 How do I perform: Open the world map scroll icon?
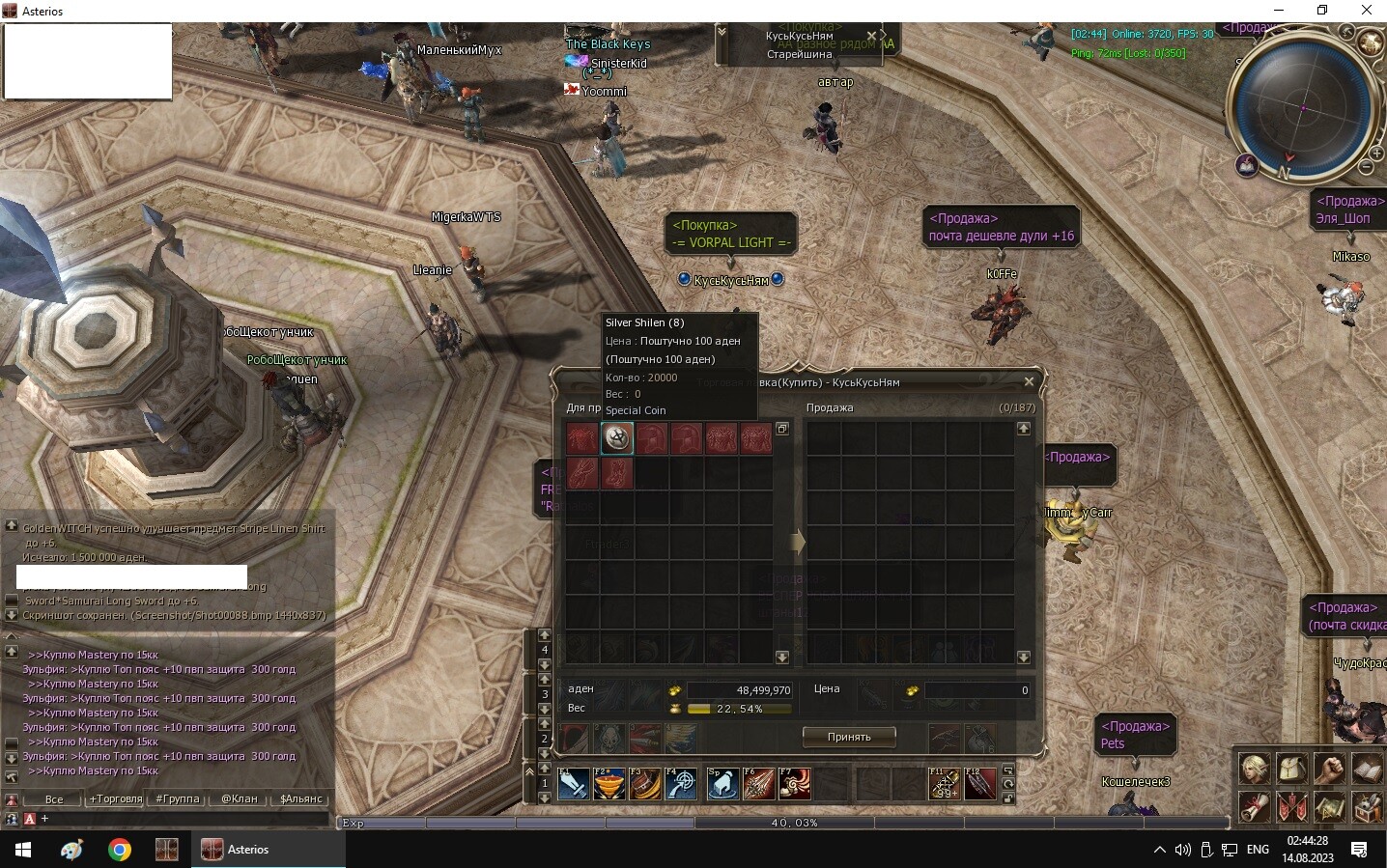click(x=1329, y=806)
